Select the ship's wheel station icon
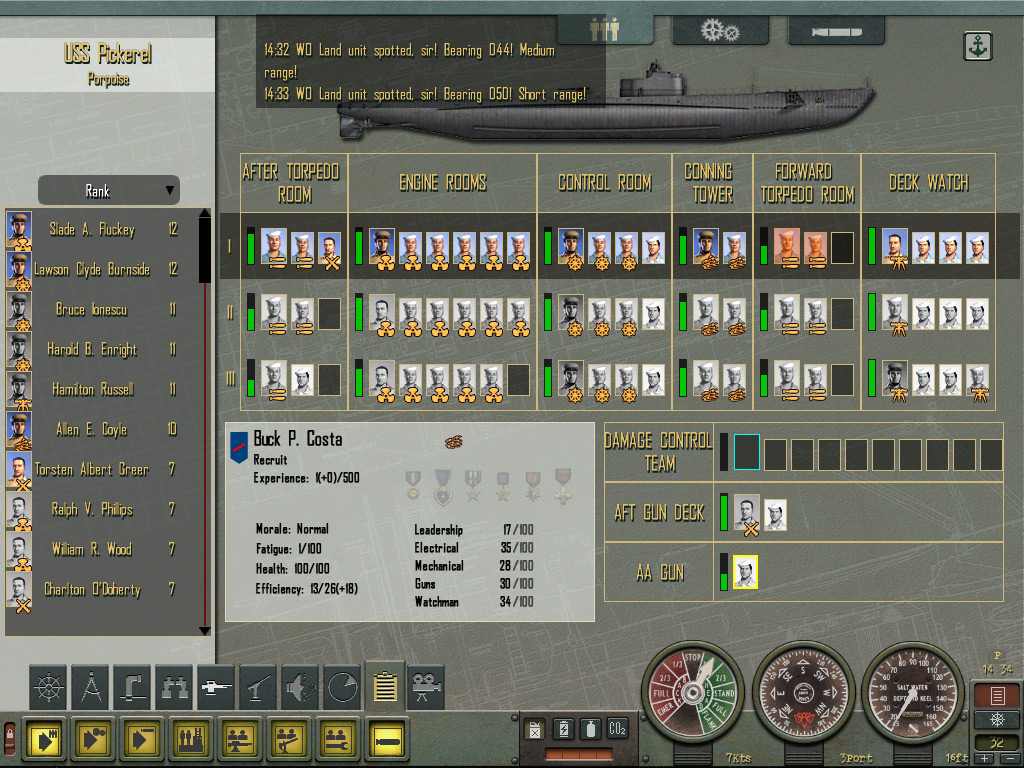The width and height of the screenshot is (1024, 768). tap(48, 687)
